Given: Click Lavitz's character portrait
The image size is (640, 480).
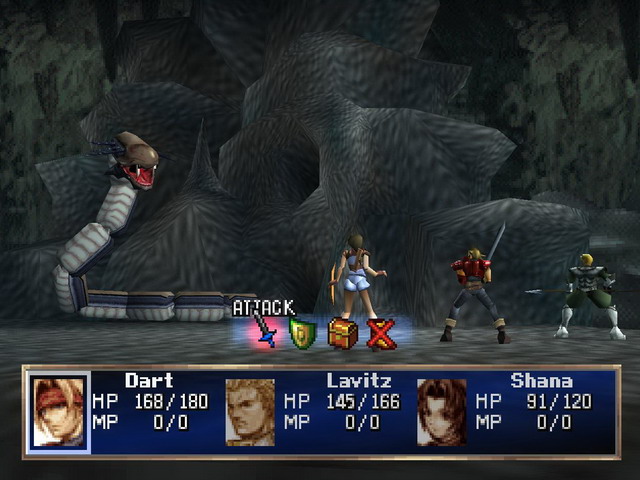Looking at the screenshot, I should click(x=250, y=411).
